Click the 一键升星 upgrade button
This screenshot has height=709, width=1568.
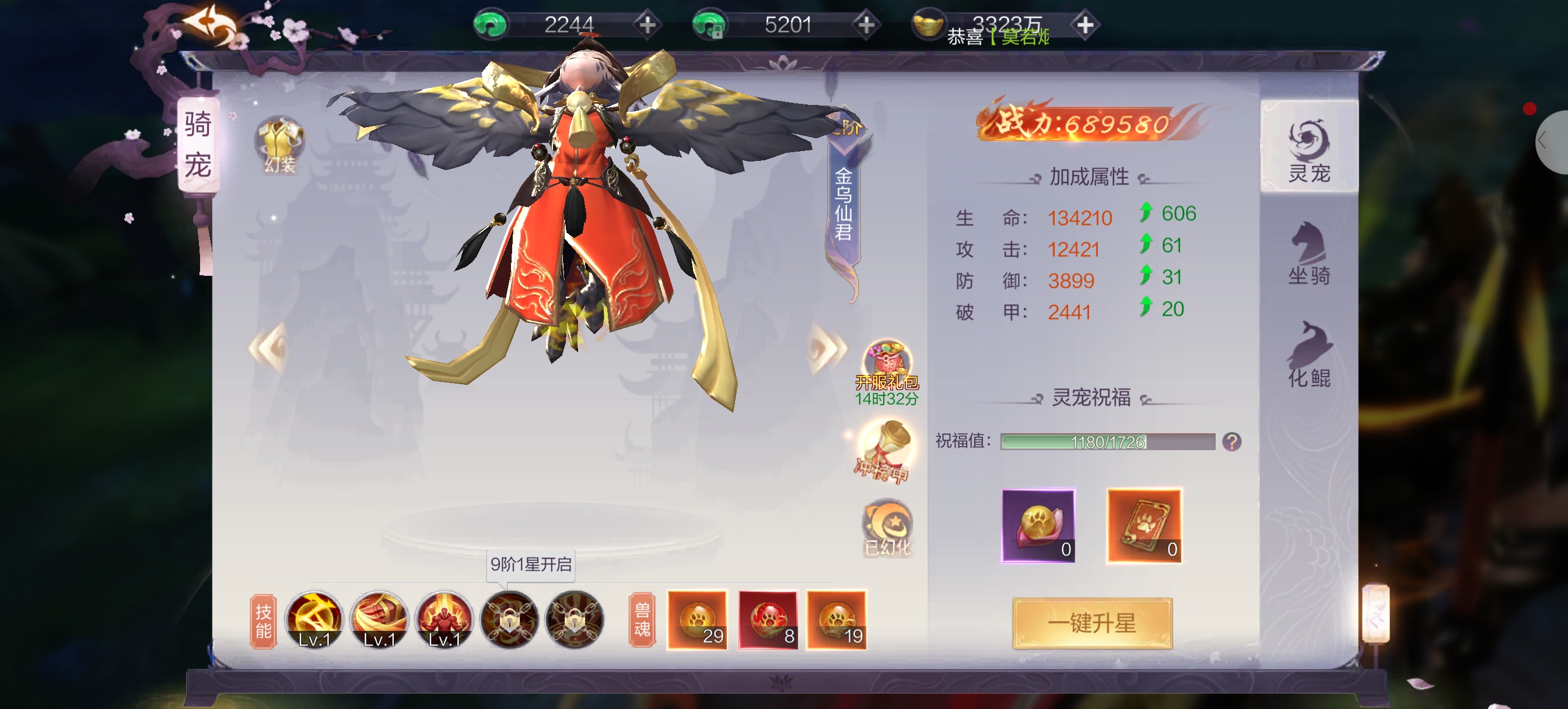click(x=1092, y=623)
